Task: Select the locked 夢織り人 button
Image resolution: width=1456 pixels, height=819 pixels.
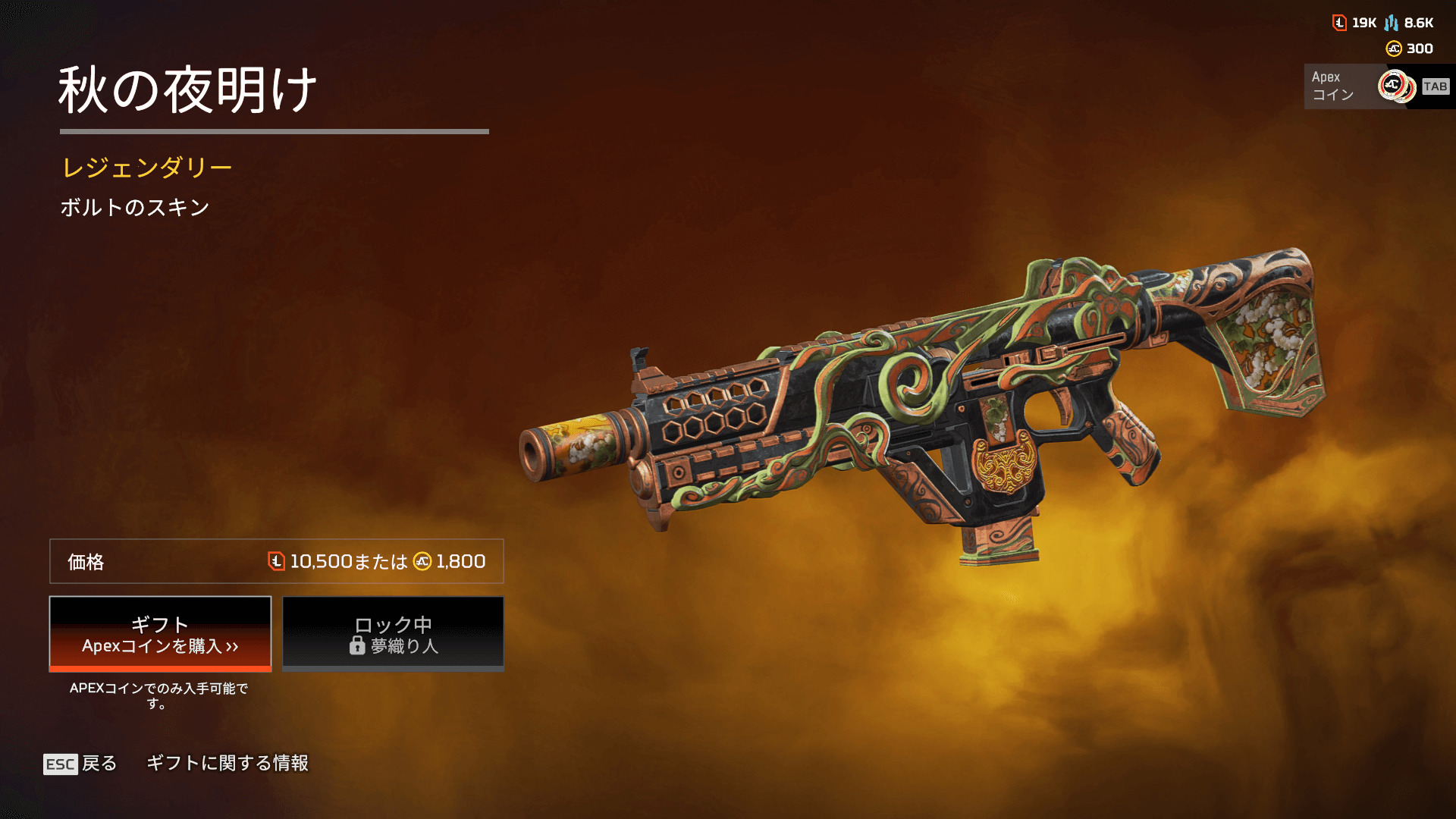Action: click(x=393, y=634)
